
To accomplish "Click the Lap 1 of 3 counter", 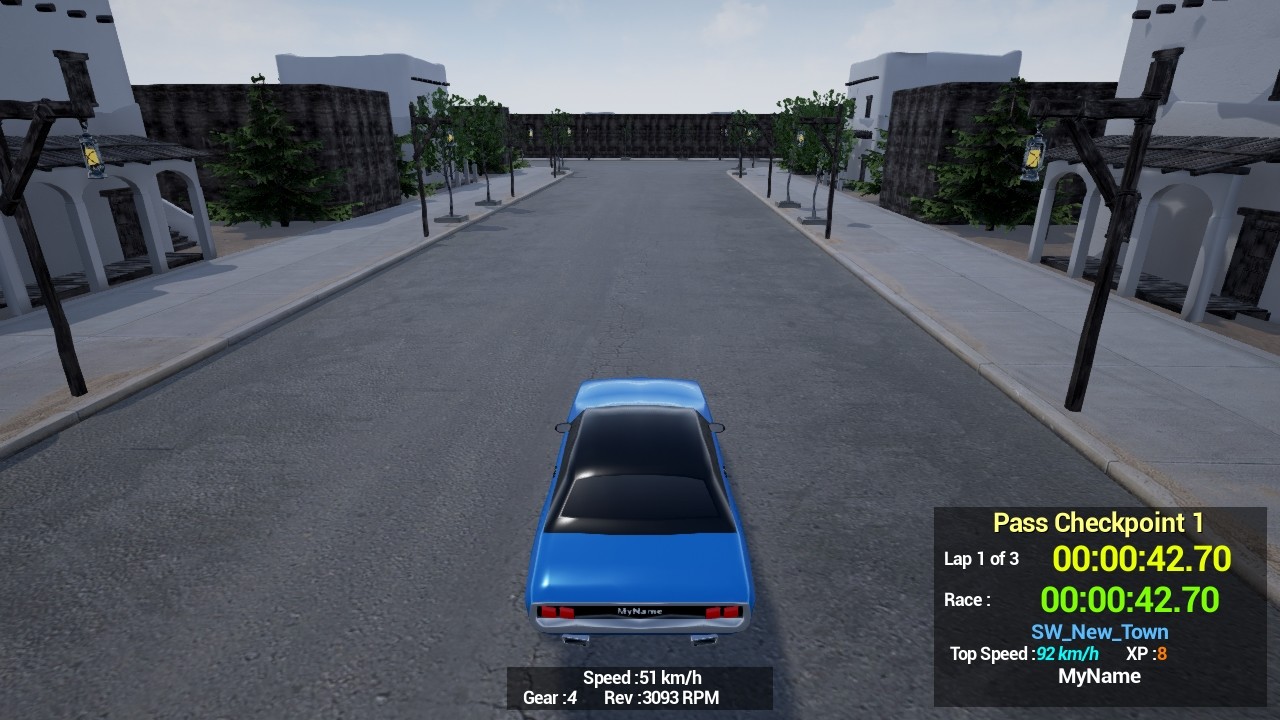I will point(981,560).
